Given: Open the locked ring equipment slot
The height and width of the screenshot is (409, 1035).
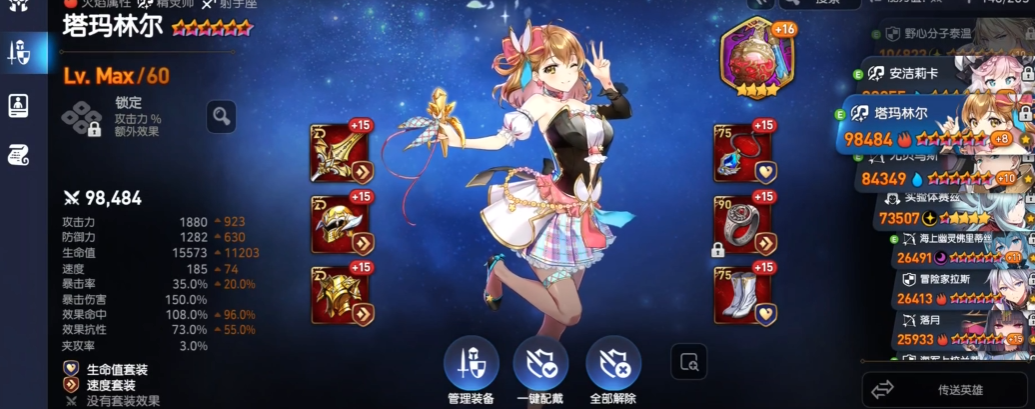Looking at the screenshot, I should [743, 224].
